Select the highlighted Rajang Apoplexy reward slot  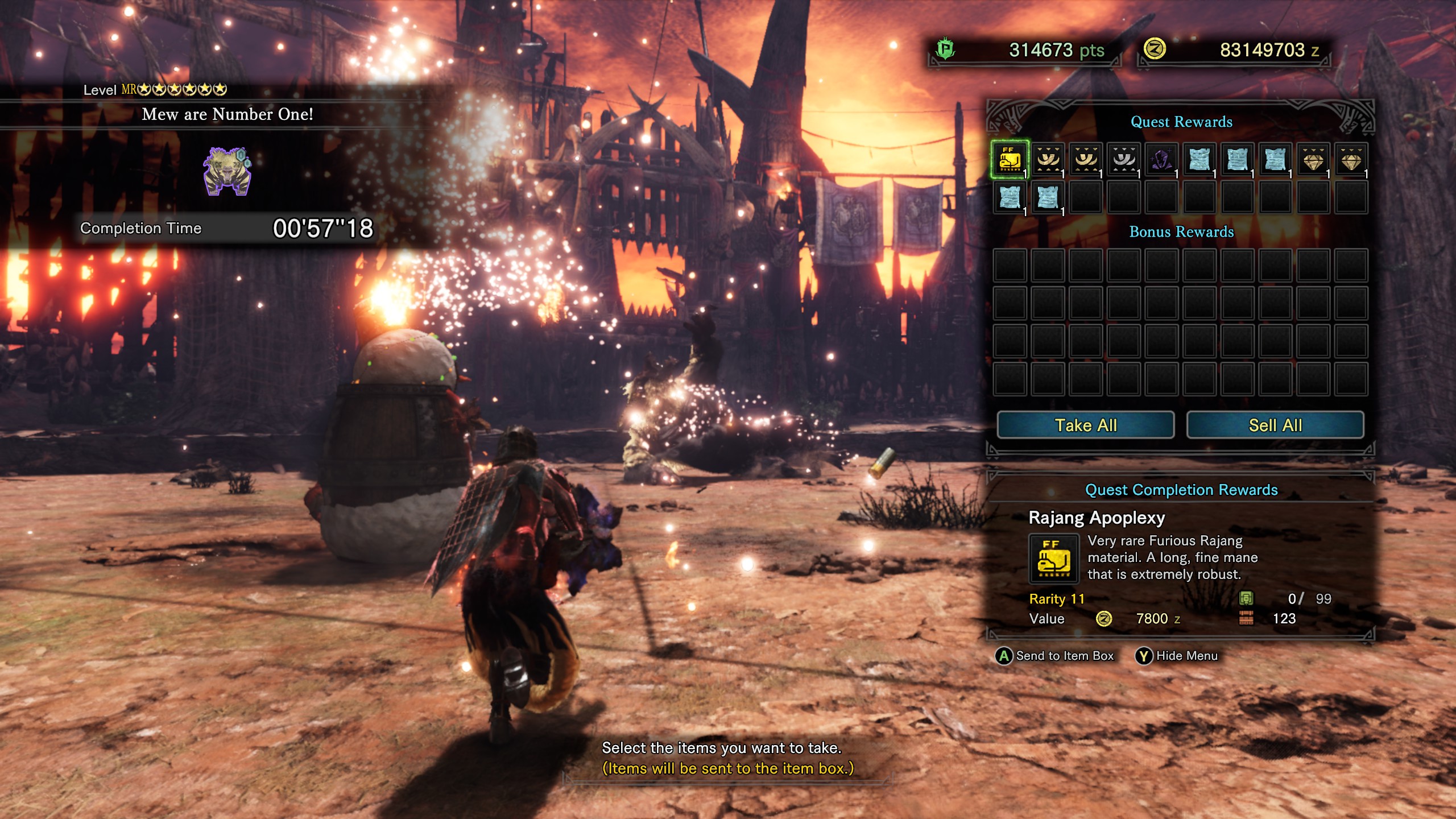coord(1010,160)
